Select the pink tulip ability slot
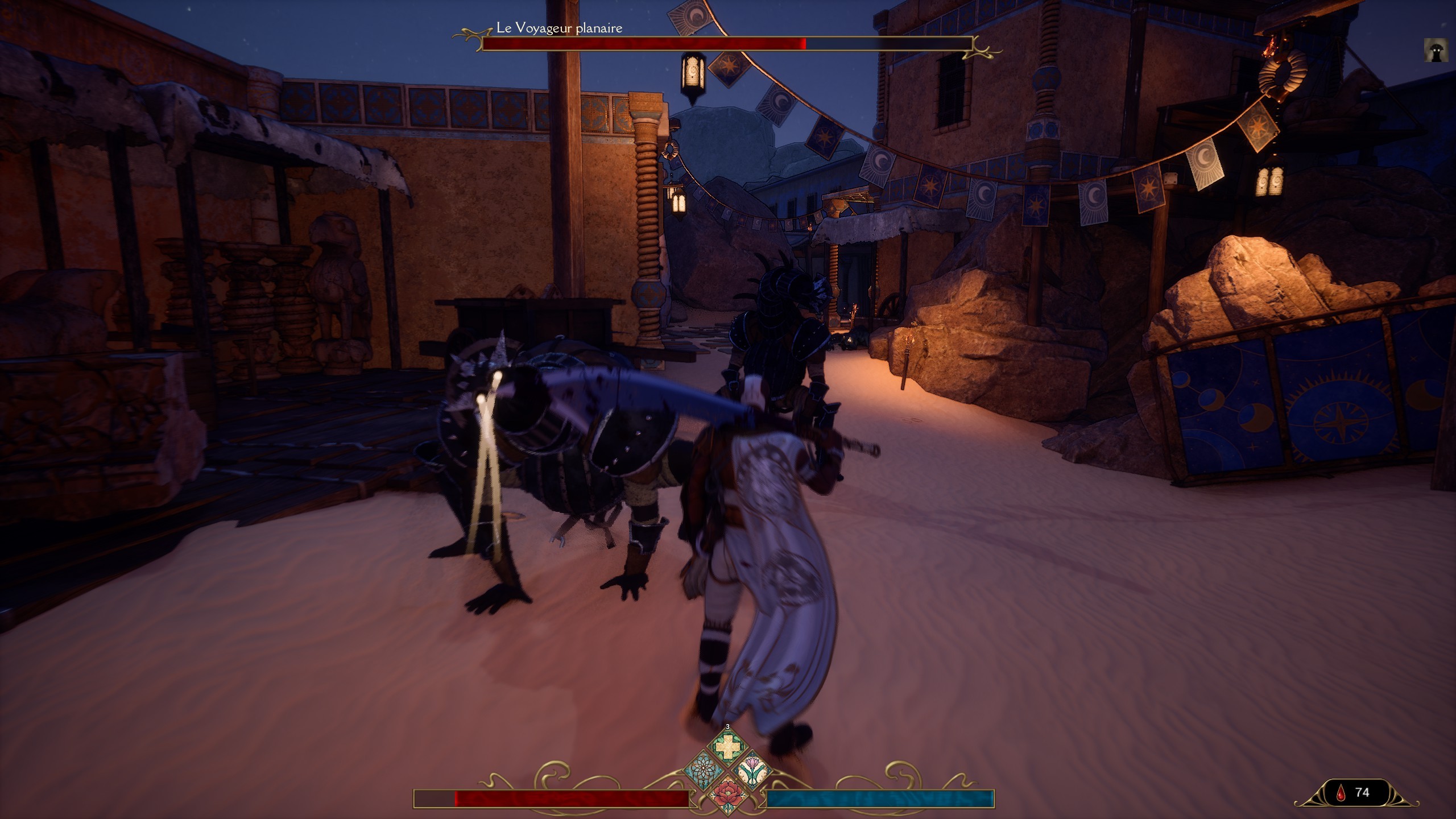This screenshot has height=819, width=1456. (x=754, y=772)
